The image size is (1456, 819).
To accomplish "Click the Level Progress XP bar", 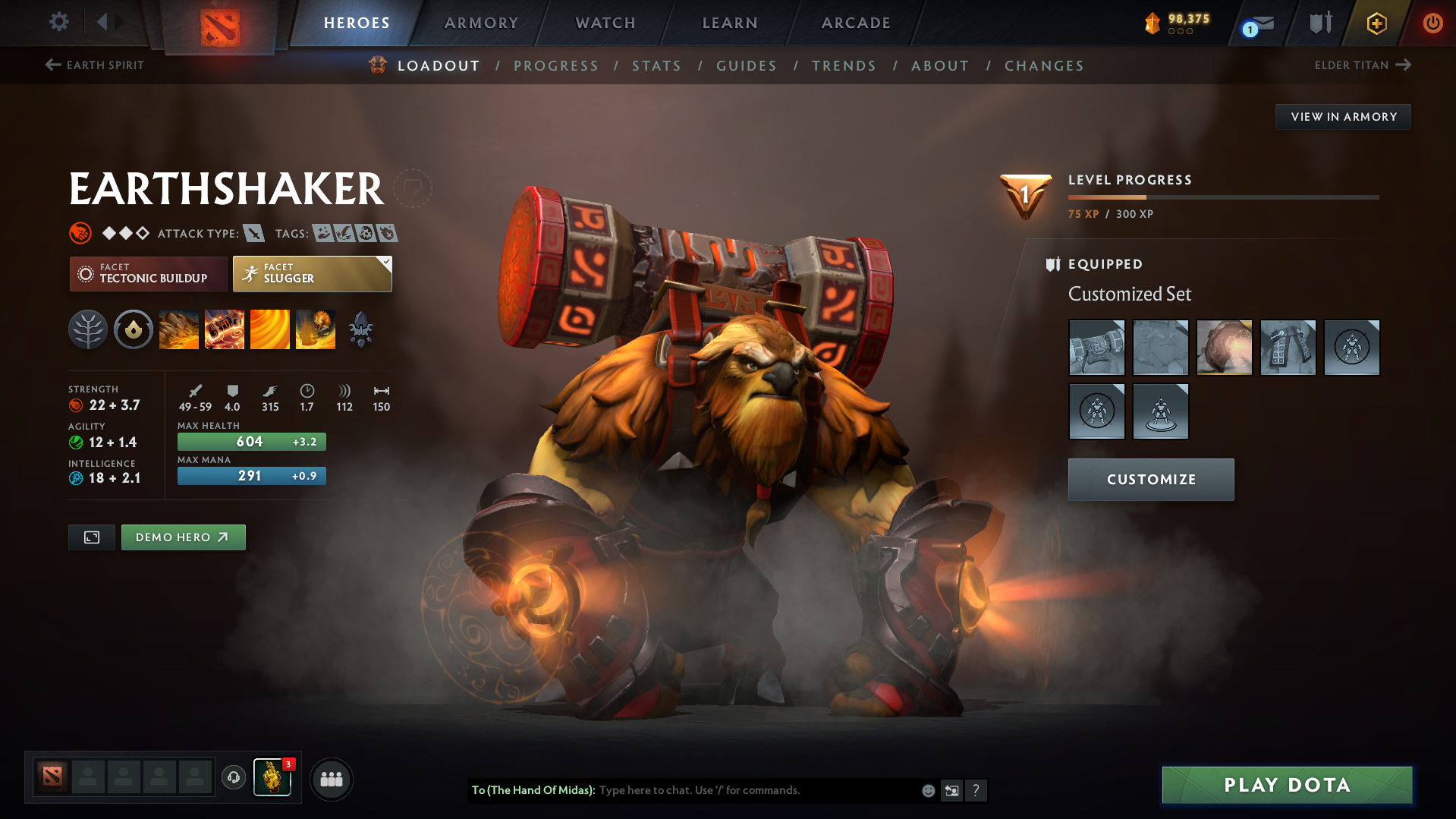I will [1223, 198].
